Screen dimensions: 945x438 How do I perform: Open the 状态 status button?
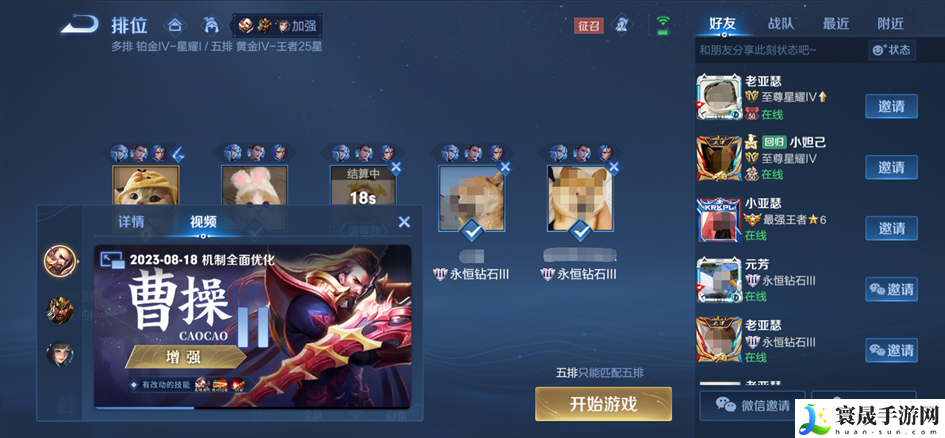[892, 49]
